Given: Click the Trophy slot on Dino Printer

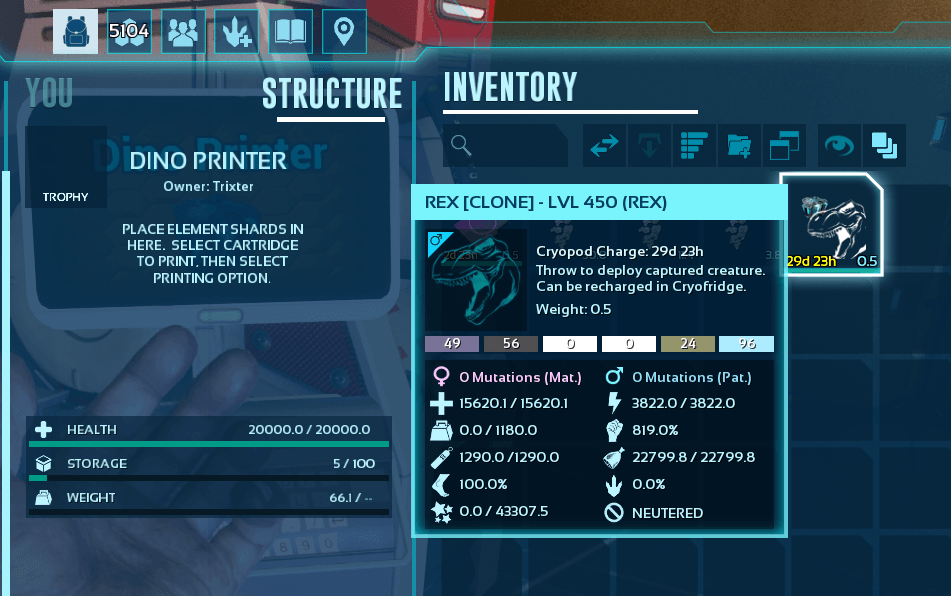Looking at the screenshot, I should pos(66,167).
